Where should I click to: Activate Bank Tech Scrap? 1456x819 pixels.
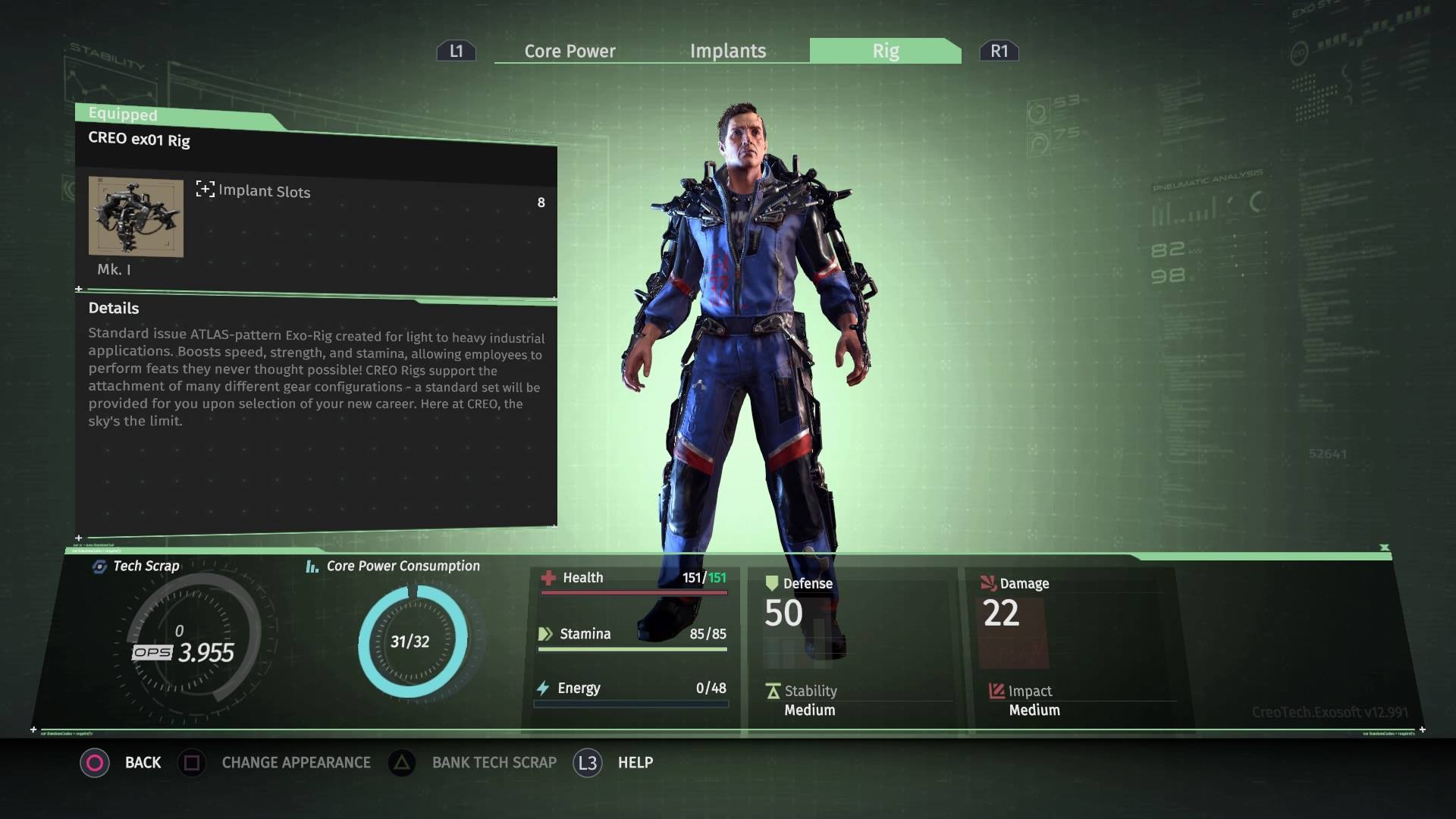pos(494,762)
